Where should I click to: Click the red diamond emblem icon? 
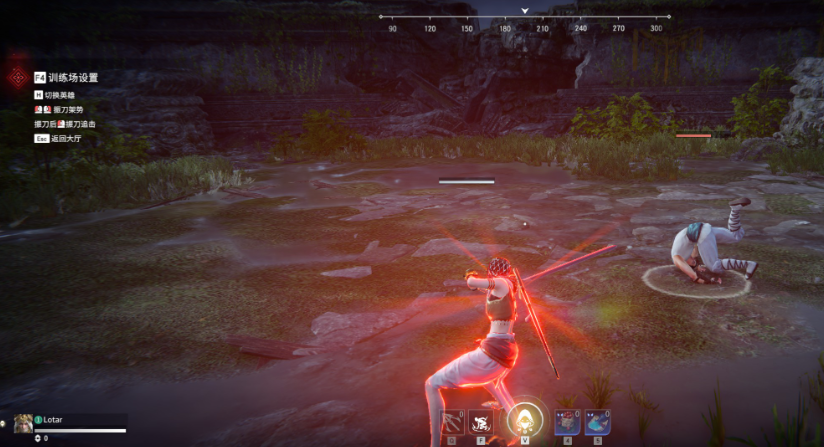pos(17,78)
